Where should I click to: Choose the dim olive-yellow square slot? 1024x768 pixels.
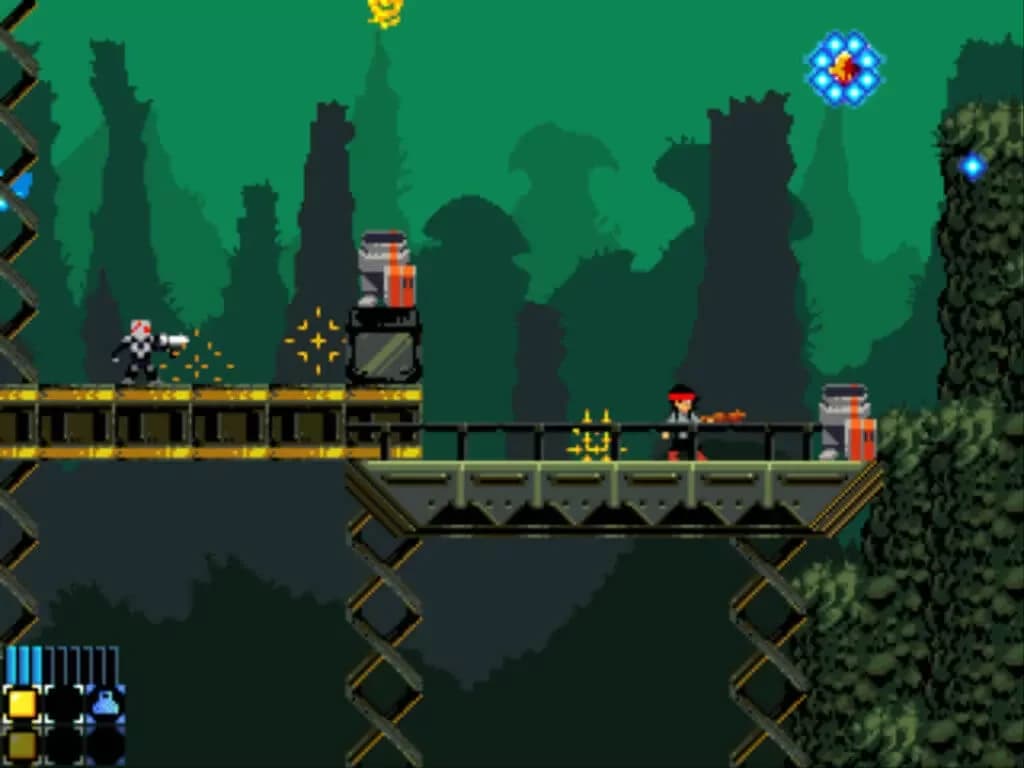tap(22, 744)
